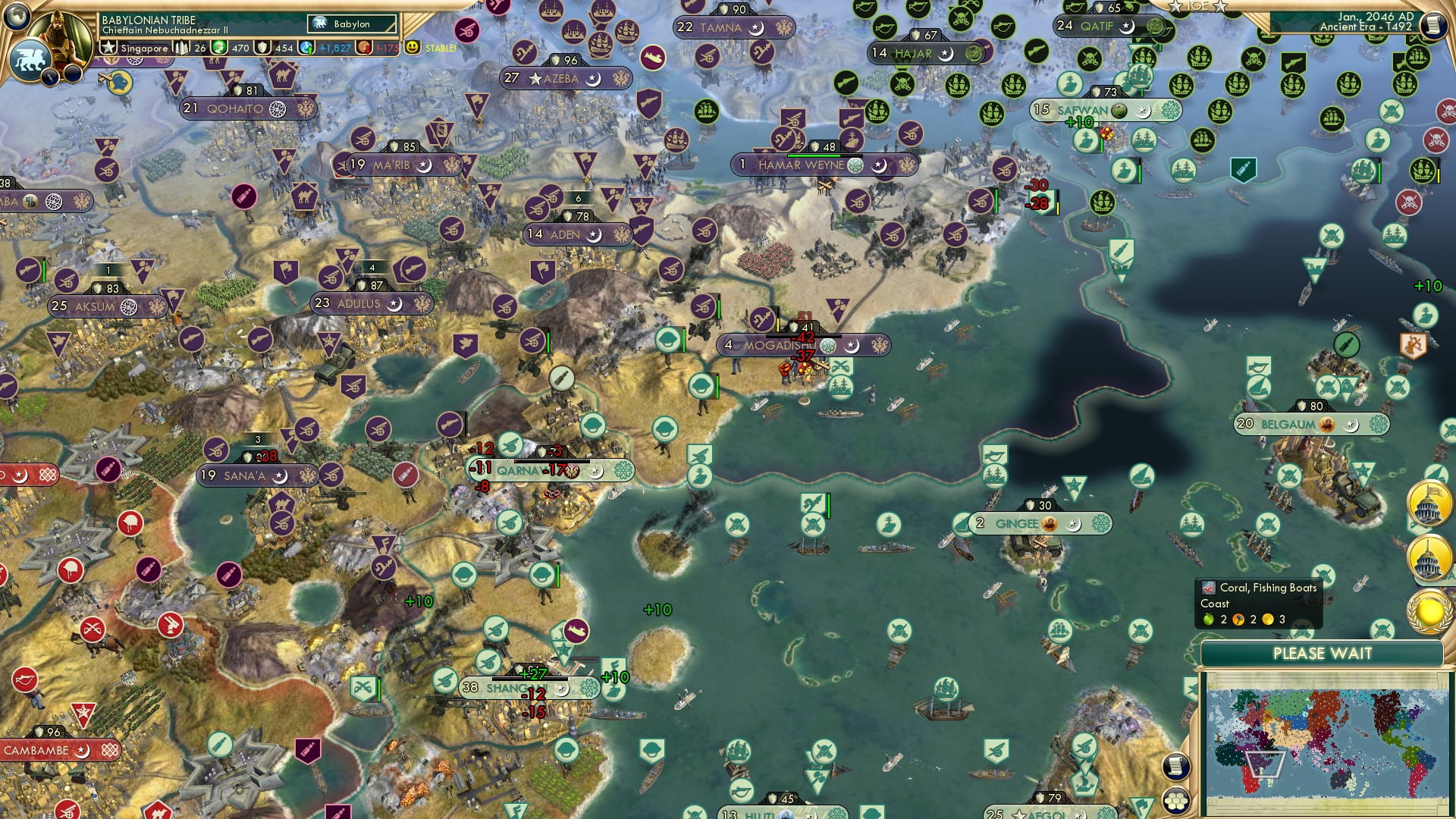Open the notification log scroll icon
1456x819 pixels.
point(1176,764)
